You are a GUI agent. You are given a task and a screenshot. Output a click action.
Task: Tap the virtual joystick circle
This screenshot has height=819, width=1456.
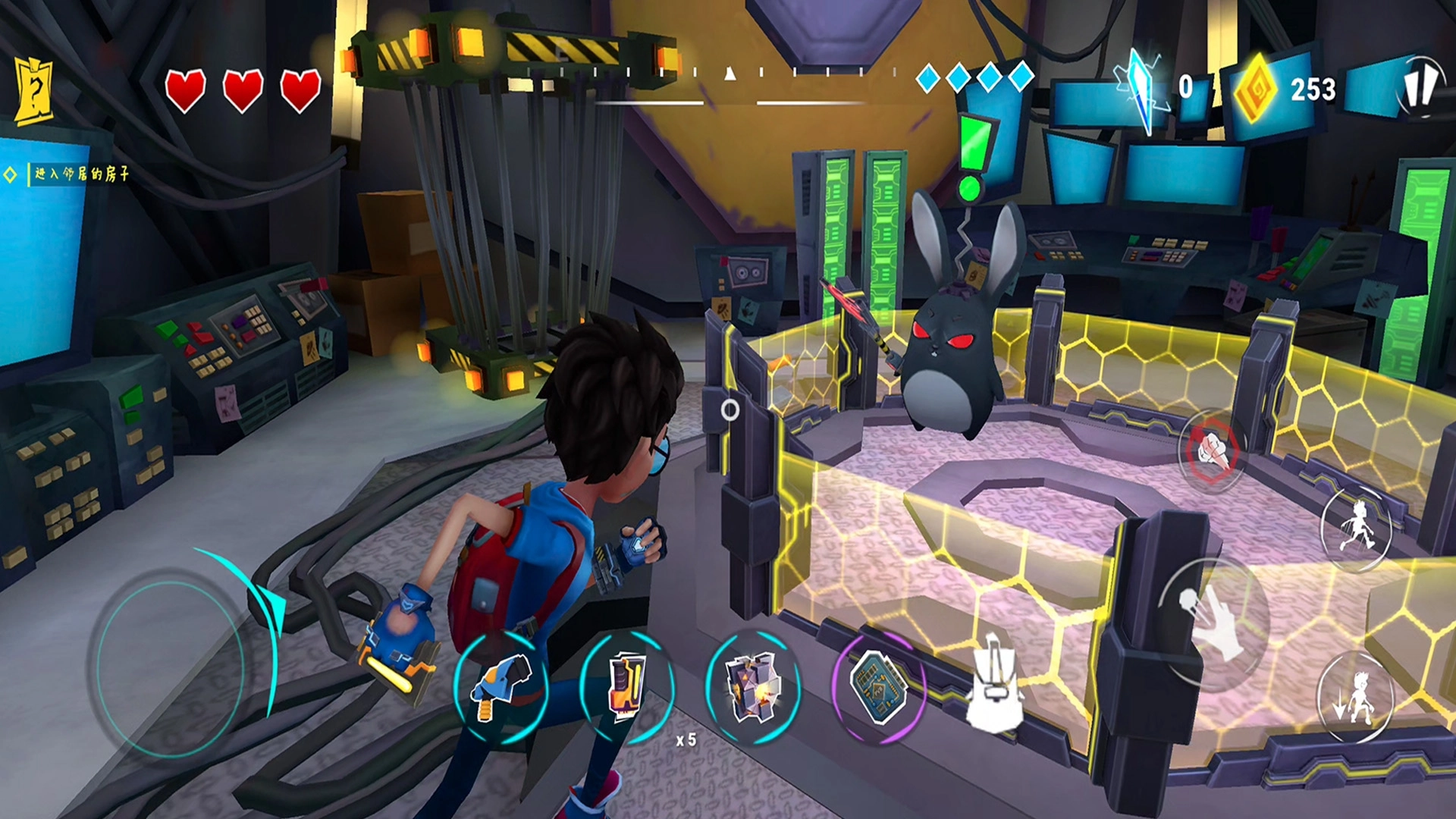171,667
